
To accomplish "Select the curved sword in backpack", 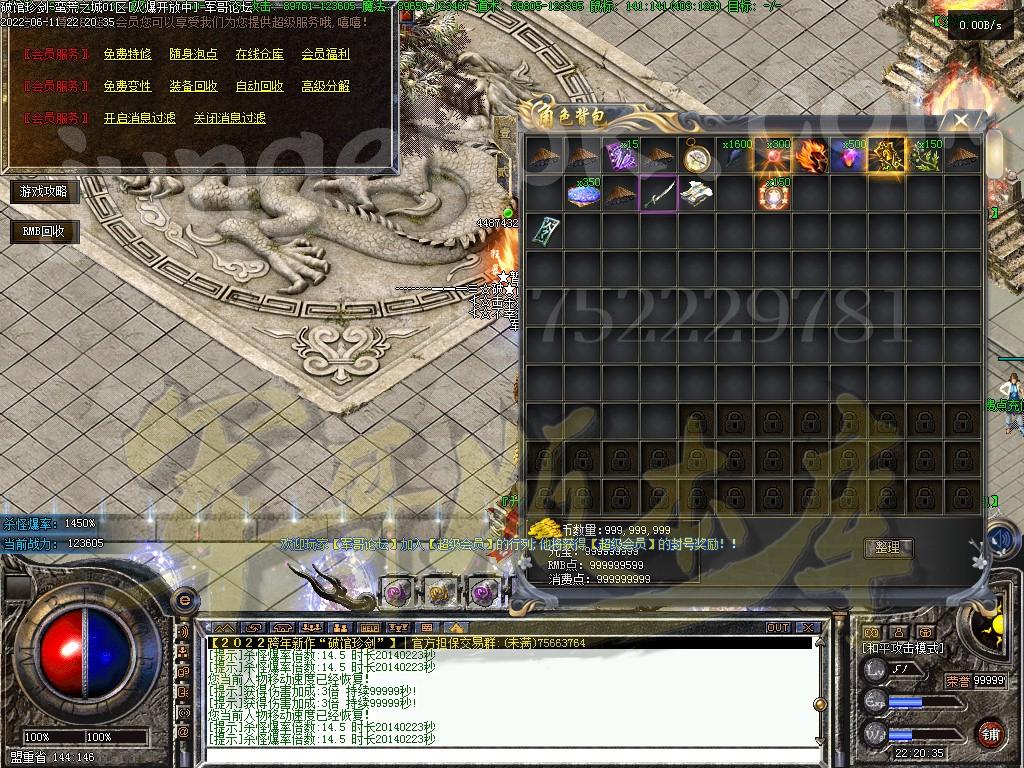I will [x=659, y=194].
